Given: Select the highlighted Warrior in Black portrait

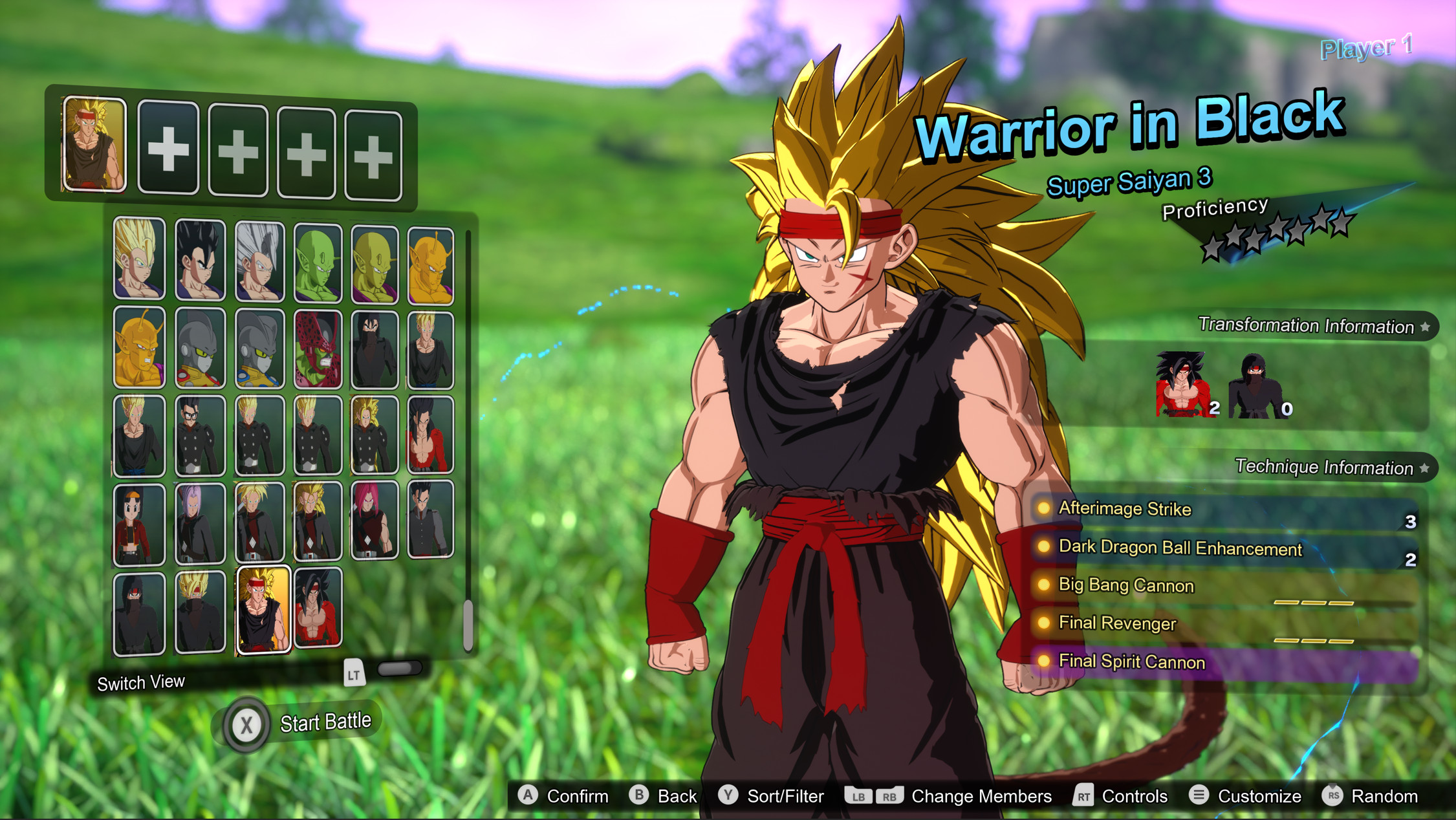Looking at the screenshot, I should 265,610.
